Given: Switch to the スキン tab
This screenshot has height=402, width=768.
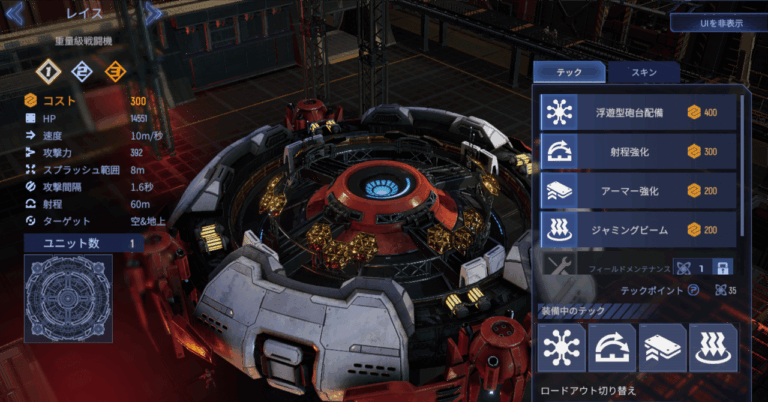Looking at the screenshot, I should tap(643, 73).
